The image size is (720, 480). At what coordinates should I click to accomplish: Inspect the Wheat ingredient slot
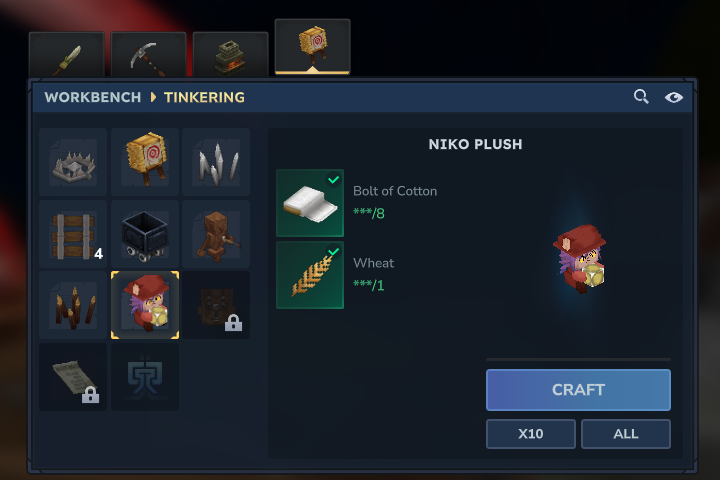pyautogui.click(x=310, y=275)
